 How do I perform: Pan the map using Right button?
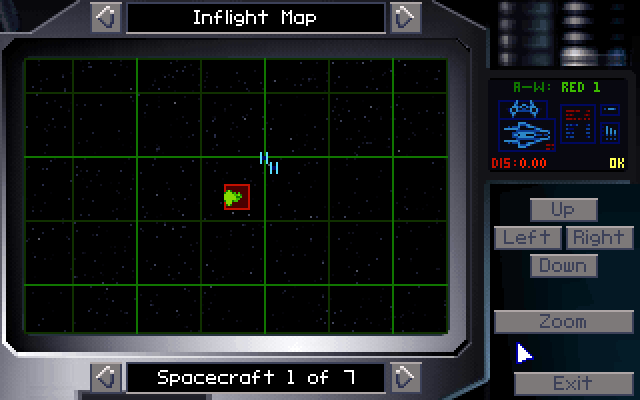point(599,237)
